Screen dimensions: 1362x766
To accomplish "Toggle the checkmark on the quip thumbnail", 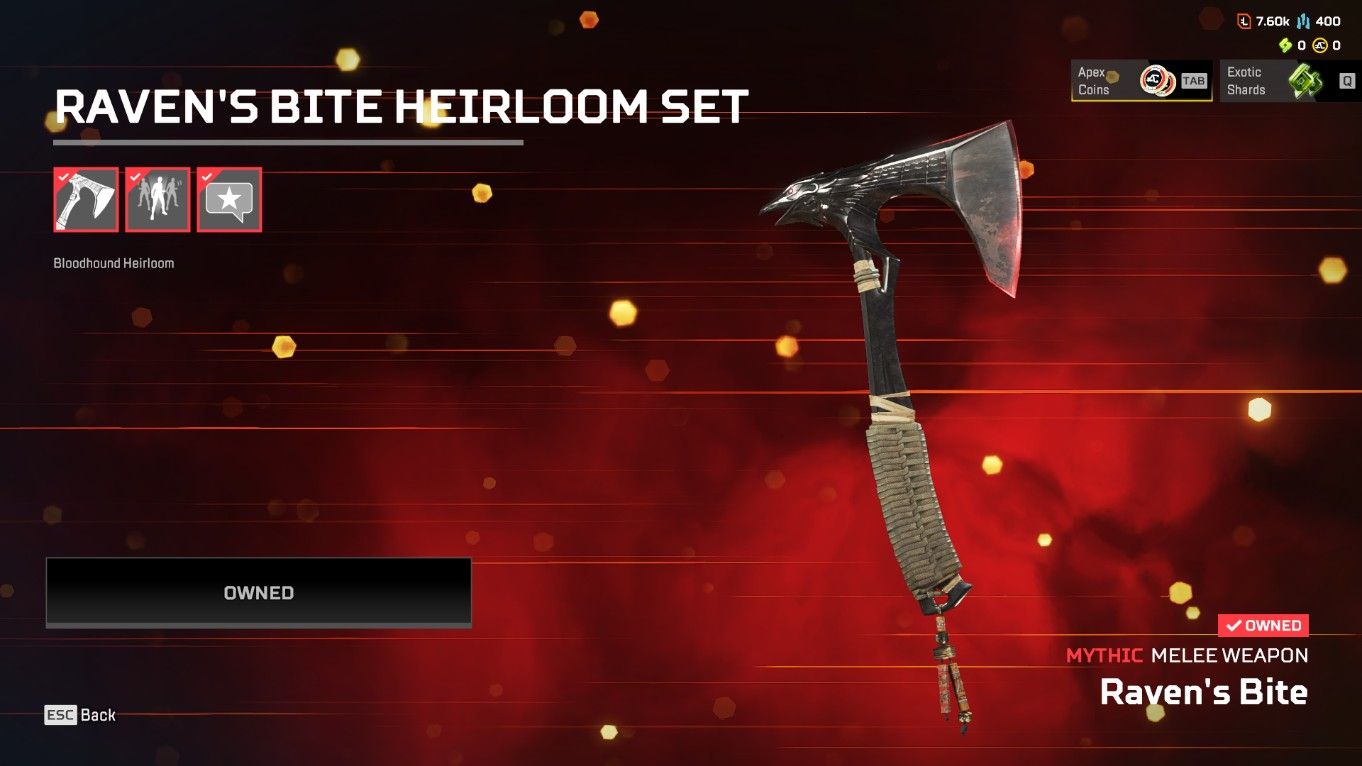I will 207,176.
